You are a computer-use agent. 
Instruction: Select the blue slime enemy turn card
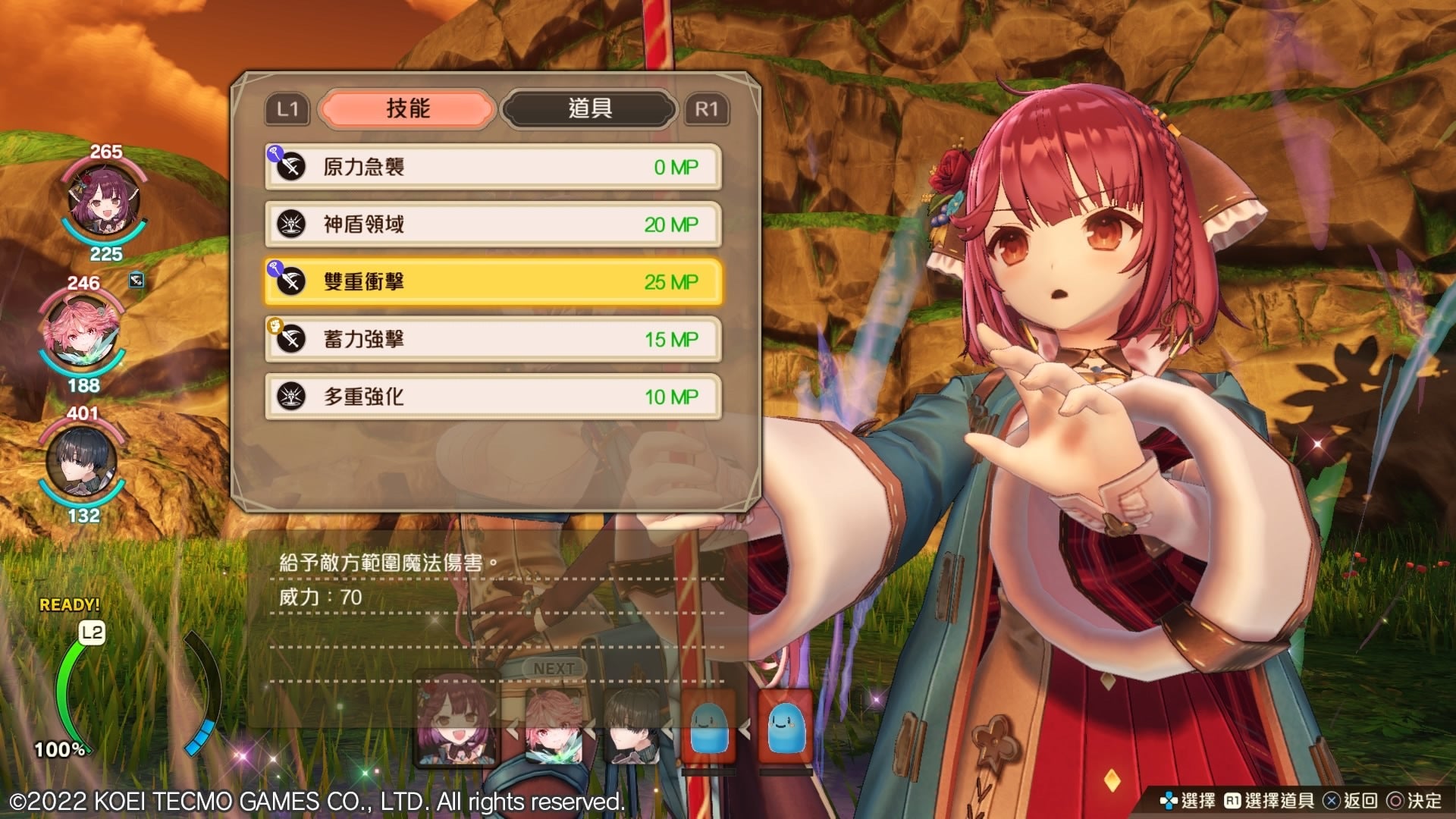pos(708,728)
